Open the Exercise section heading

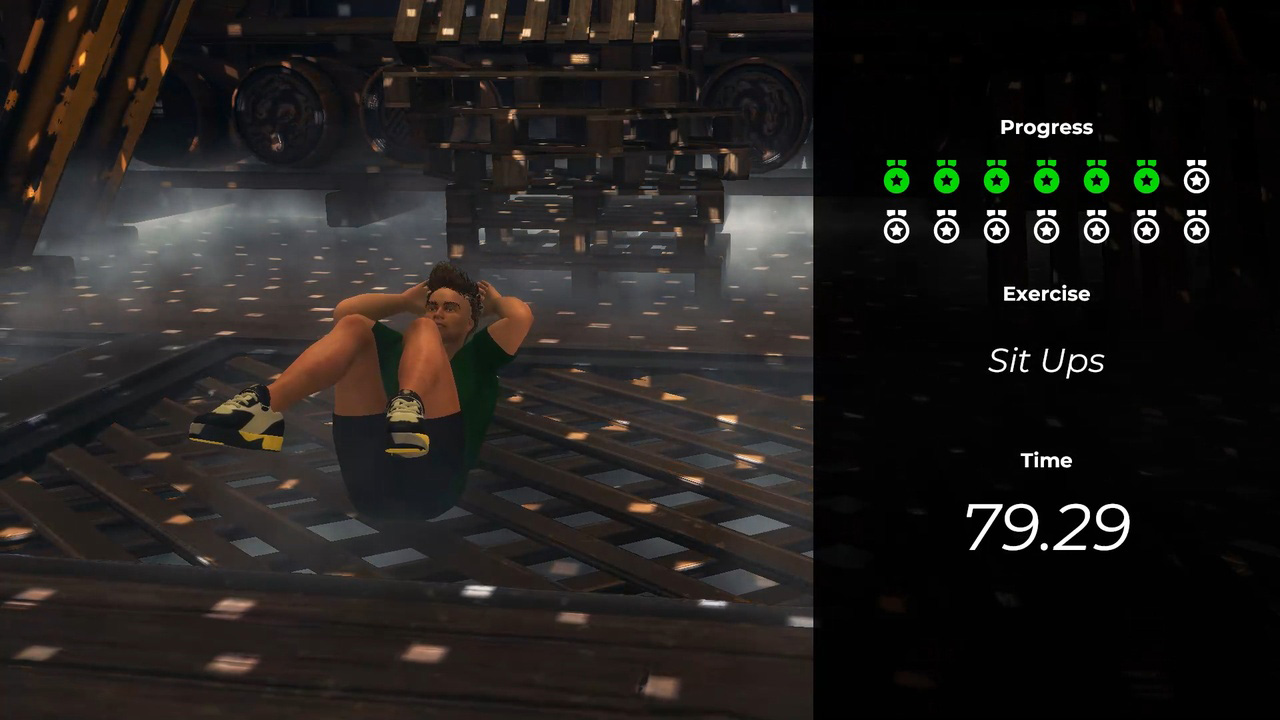[1046, 294]
